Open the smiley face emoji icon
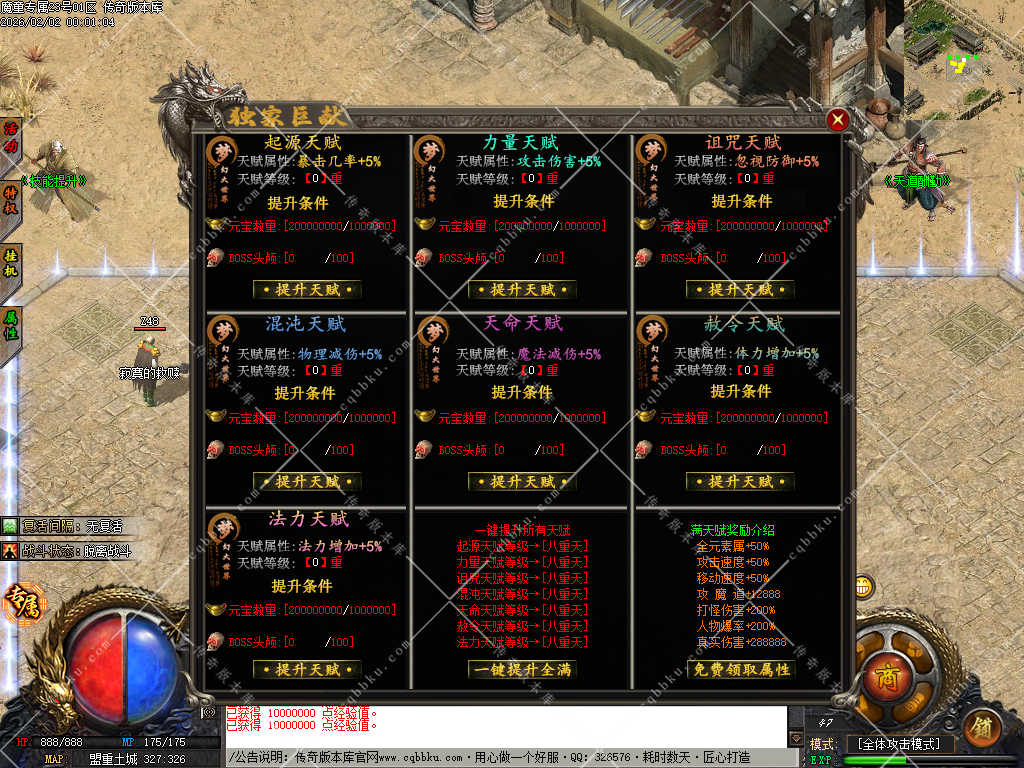The height and width of the screenshot is (768, 1024). (864, 585)
